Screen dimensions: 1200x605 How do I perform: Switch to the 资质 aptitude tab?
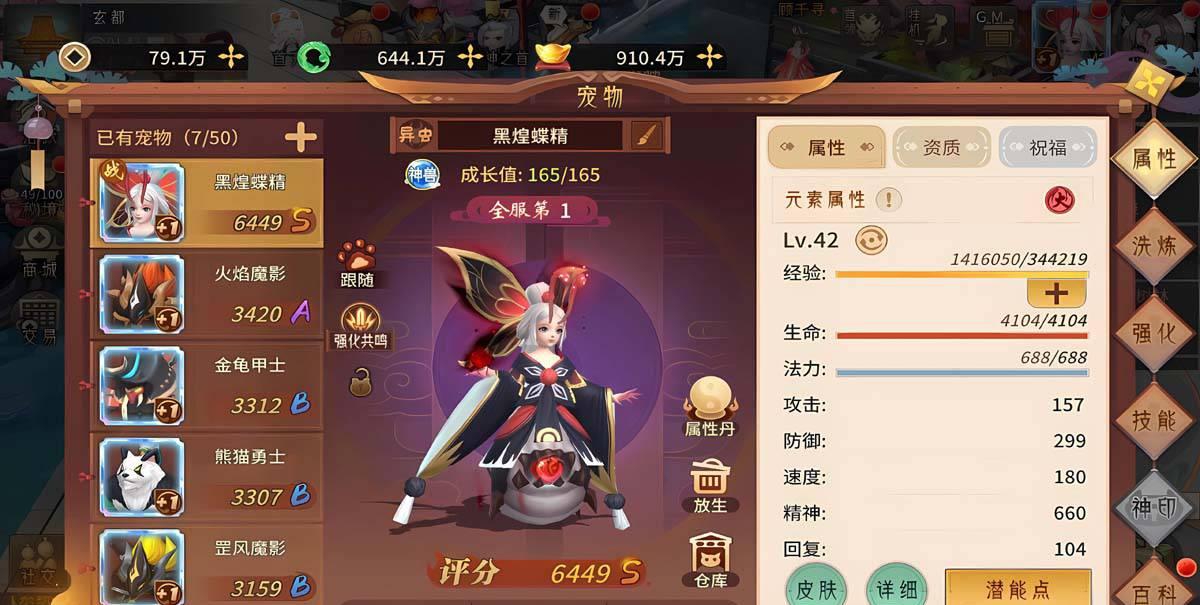coord(940,148)
